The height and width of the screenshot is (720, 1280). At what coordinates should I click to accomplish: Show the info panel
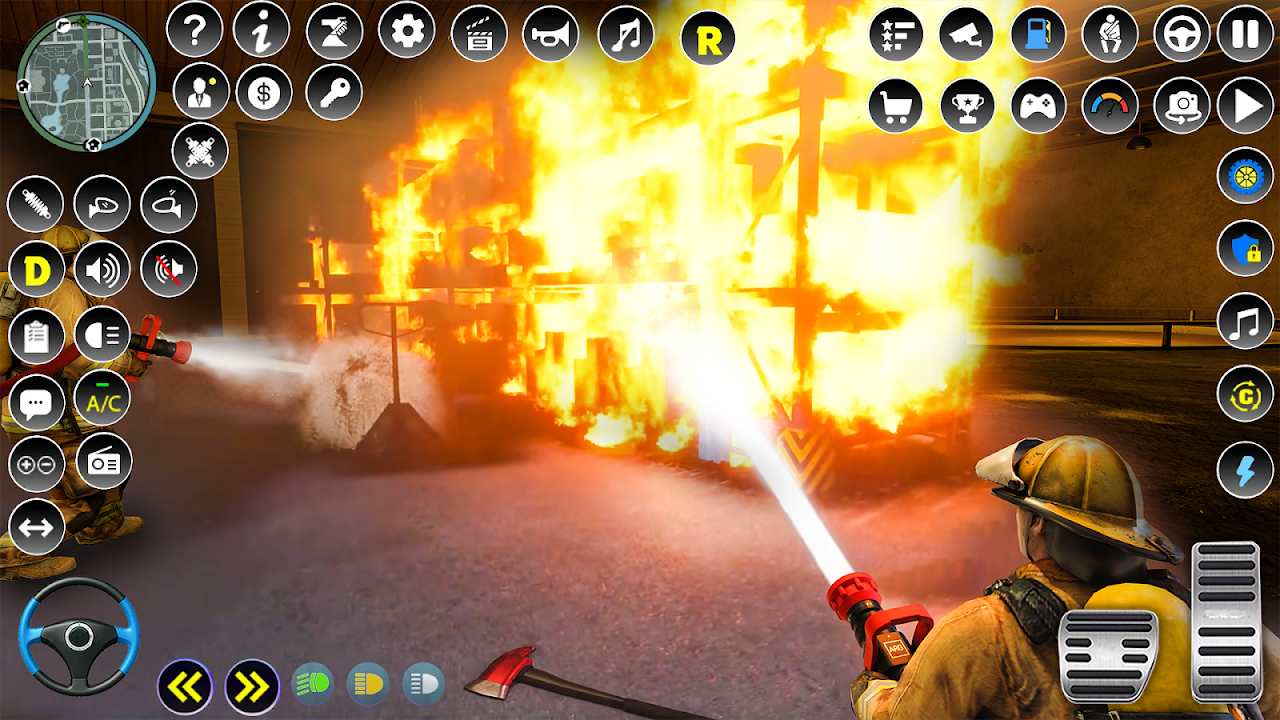coord(261,31)
